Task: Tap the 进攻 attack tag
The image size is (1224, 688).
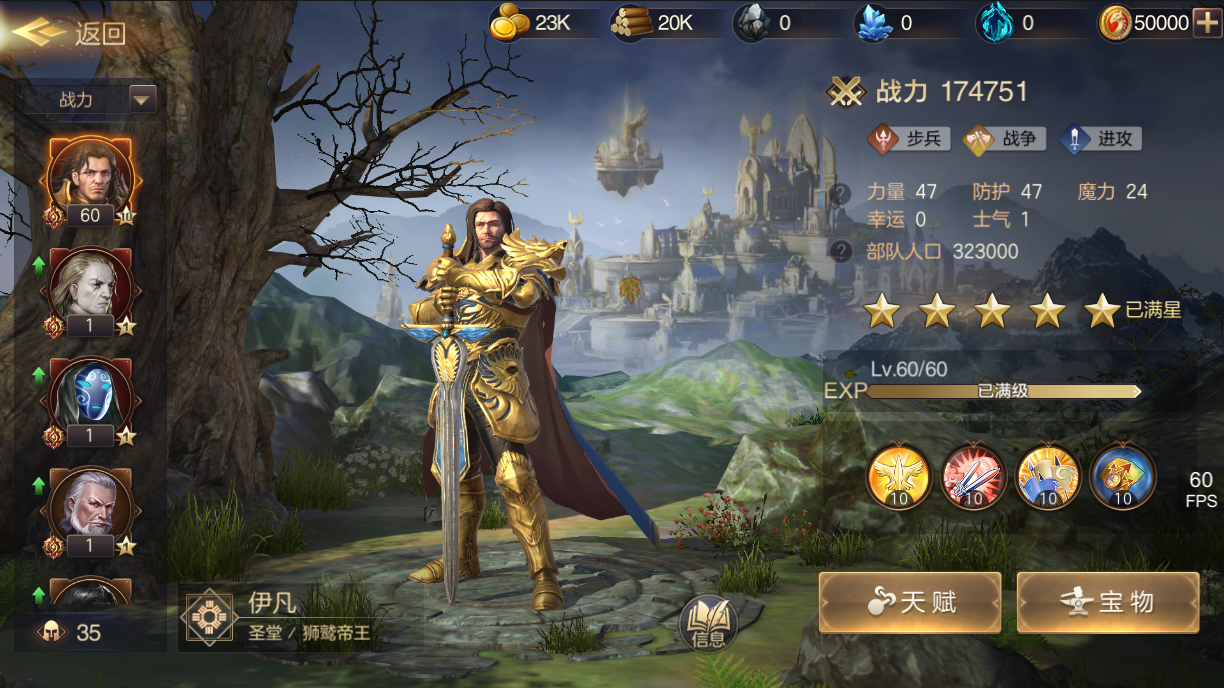Action: [1101, 139]
